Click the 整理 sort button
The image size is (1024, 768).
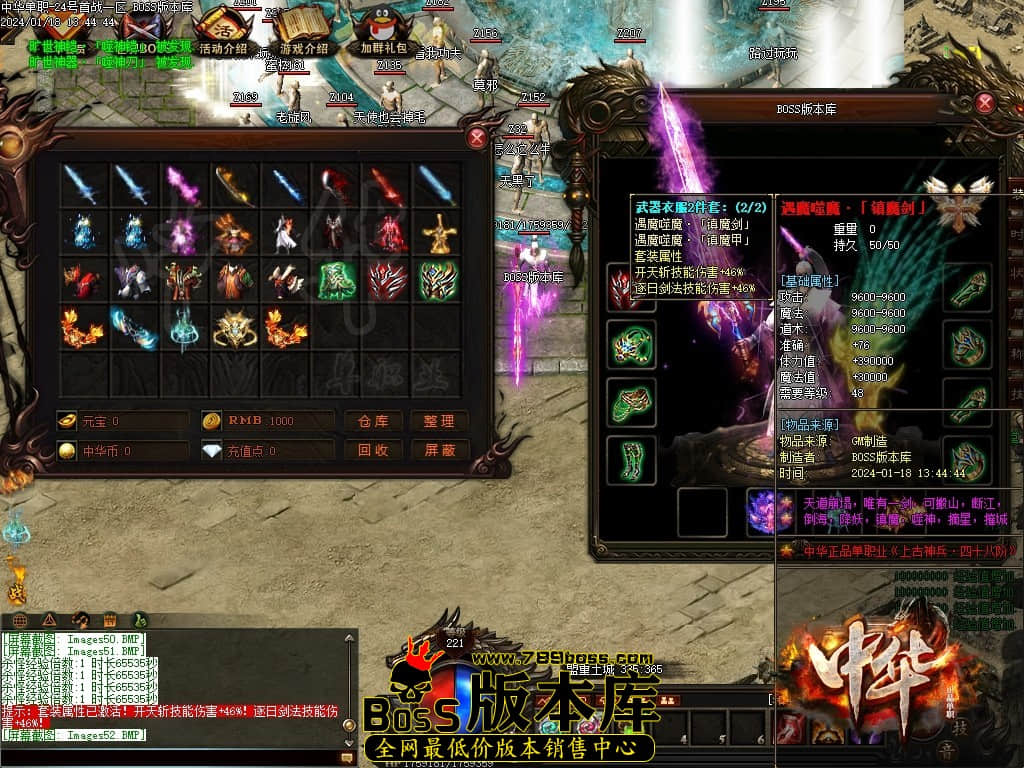click(x=439, y=421)
